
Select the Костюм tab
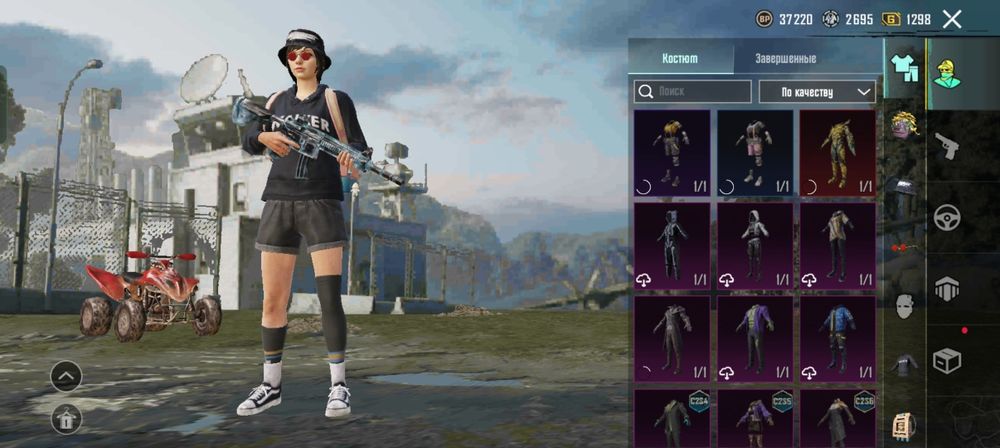click(x=680, y=58)
